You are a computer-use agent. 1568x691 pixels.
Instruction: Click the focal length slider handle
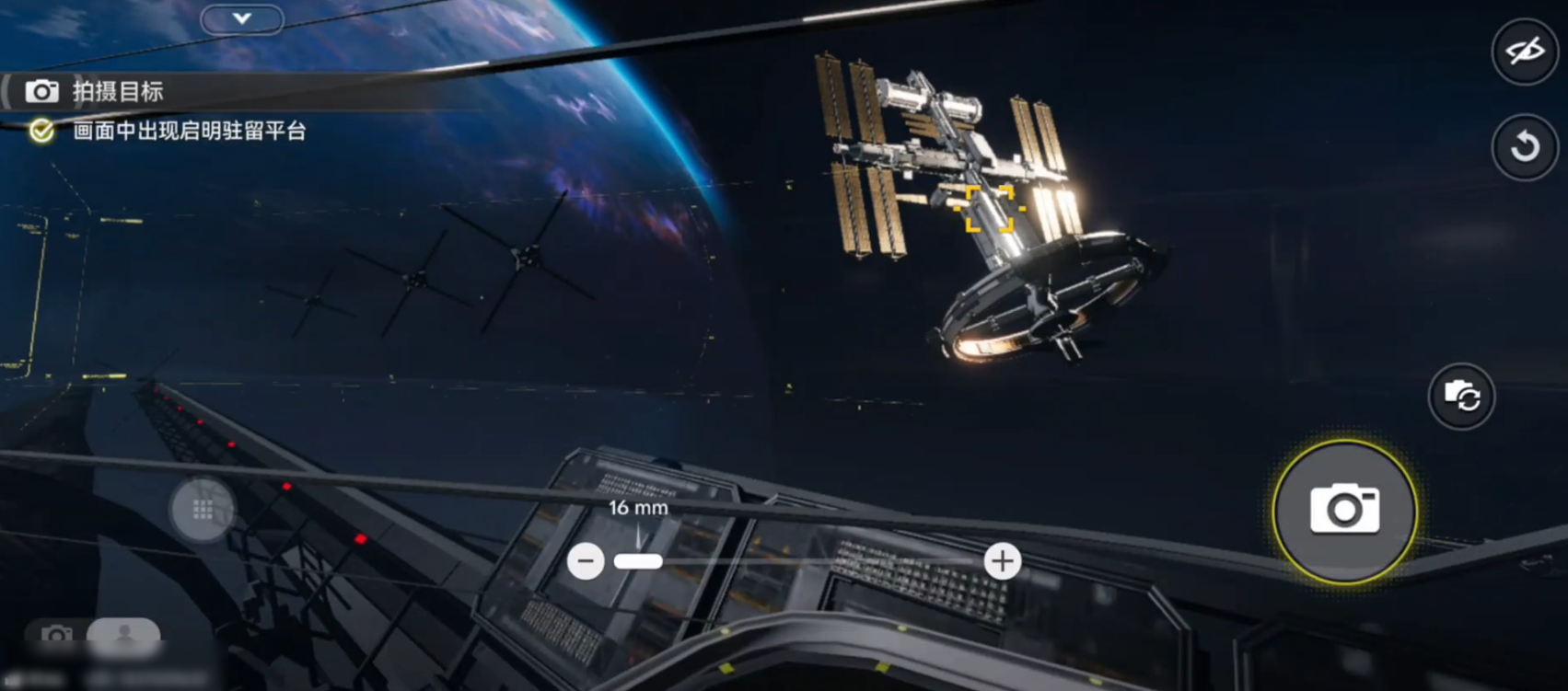[638, 561]
